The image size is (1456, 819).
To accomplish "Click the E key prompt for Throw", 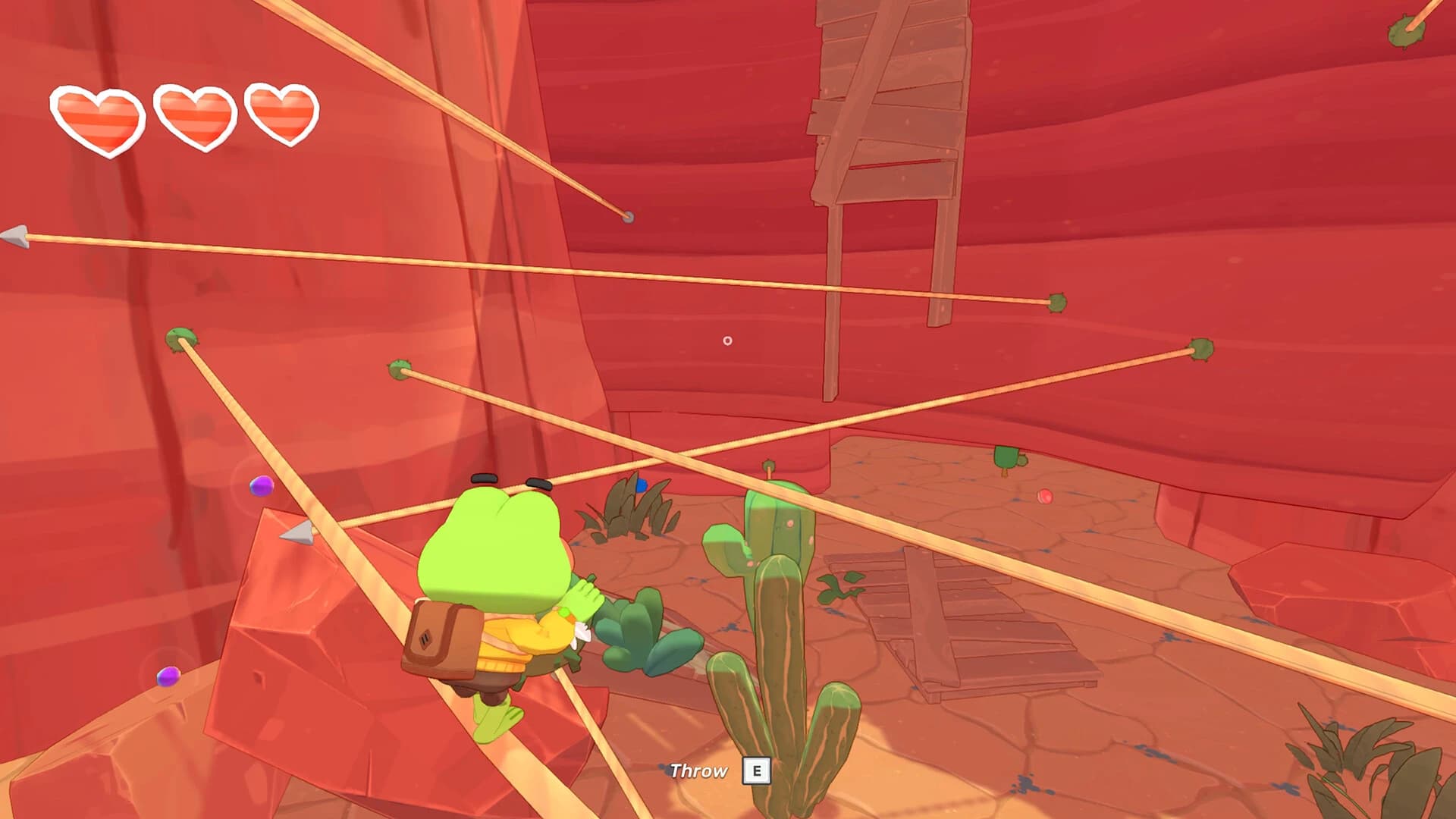I will click(x=757, y=770).
